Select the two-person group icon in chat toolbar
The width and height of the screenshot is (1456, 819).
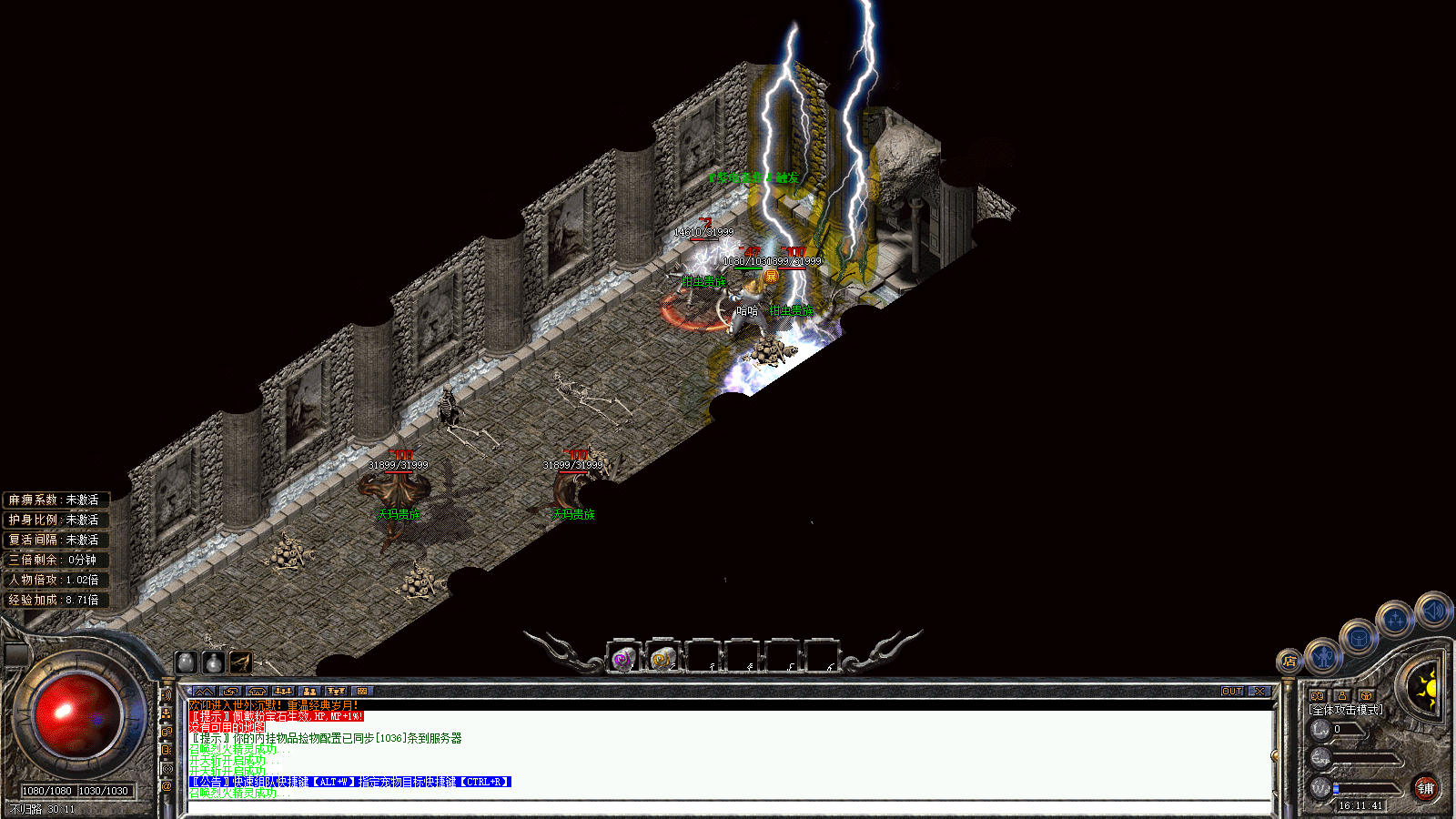pyautogui.click(x=309, y=692)
